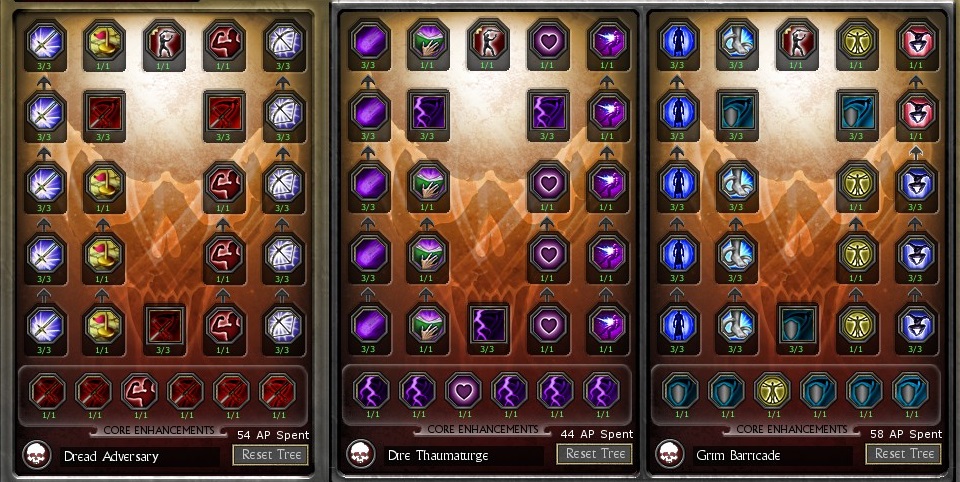The height and width of the screenshot is (482, 960).
Task: Reset the Grim Barricade enhancement tree
Action: (x=904, y=454)
